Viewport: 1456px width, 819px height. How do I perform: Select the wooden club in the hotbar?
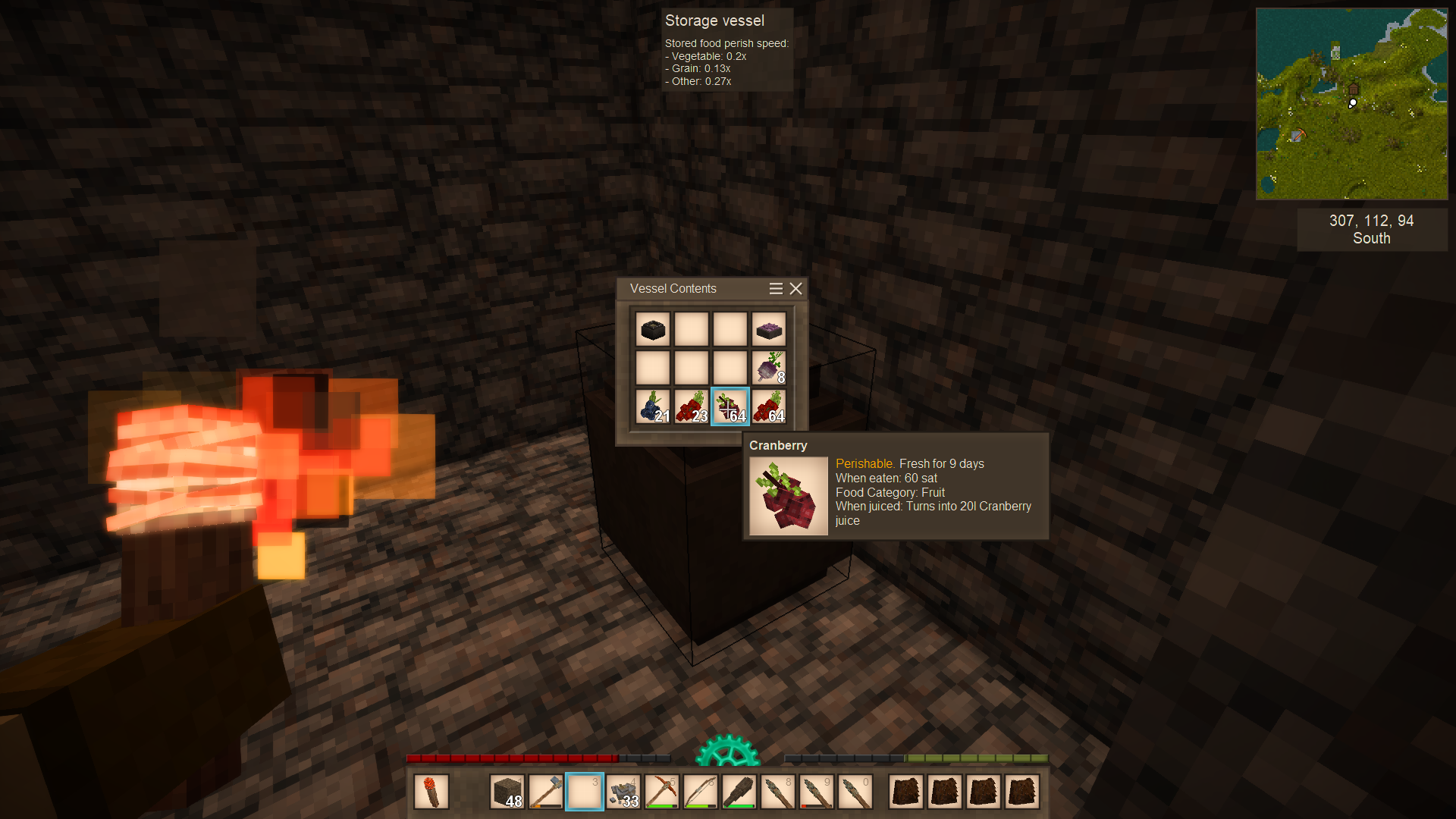pyautogui.click(x=739, y=792)
